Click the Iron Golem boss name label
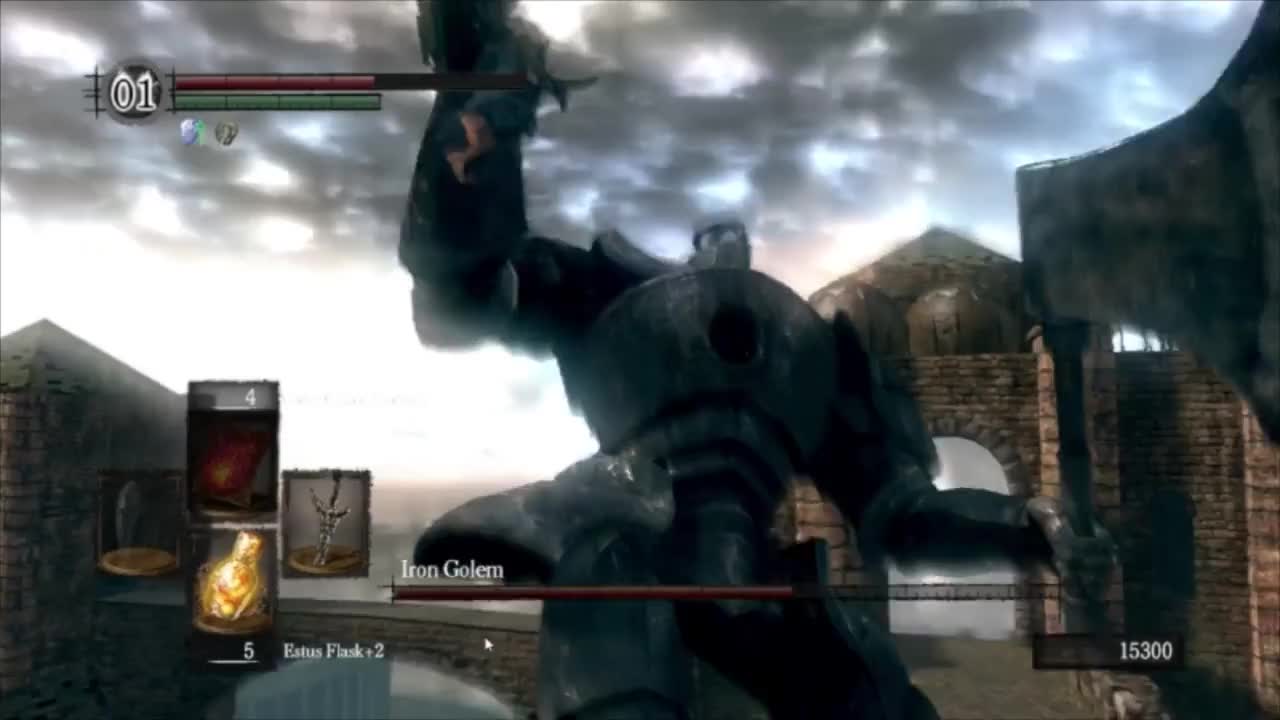This screenshot has width=1280, height=720. [448, 570]
